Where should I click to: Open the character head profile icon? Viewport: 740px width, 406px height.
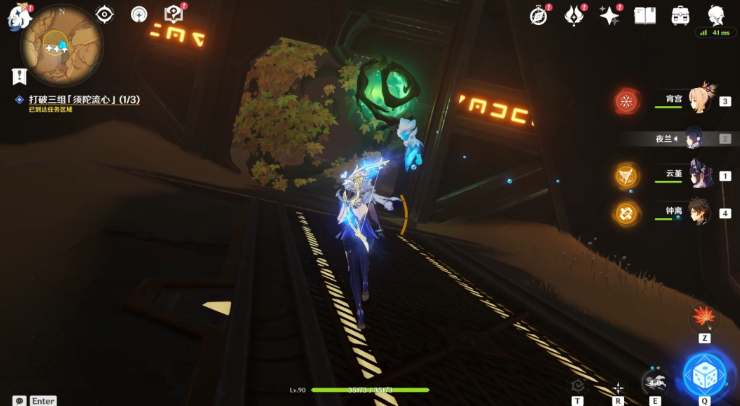pyautogui.click(x=716, y=15)
